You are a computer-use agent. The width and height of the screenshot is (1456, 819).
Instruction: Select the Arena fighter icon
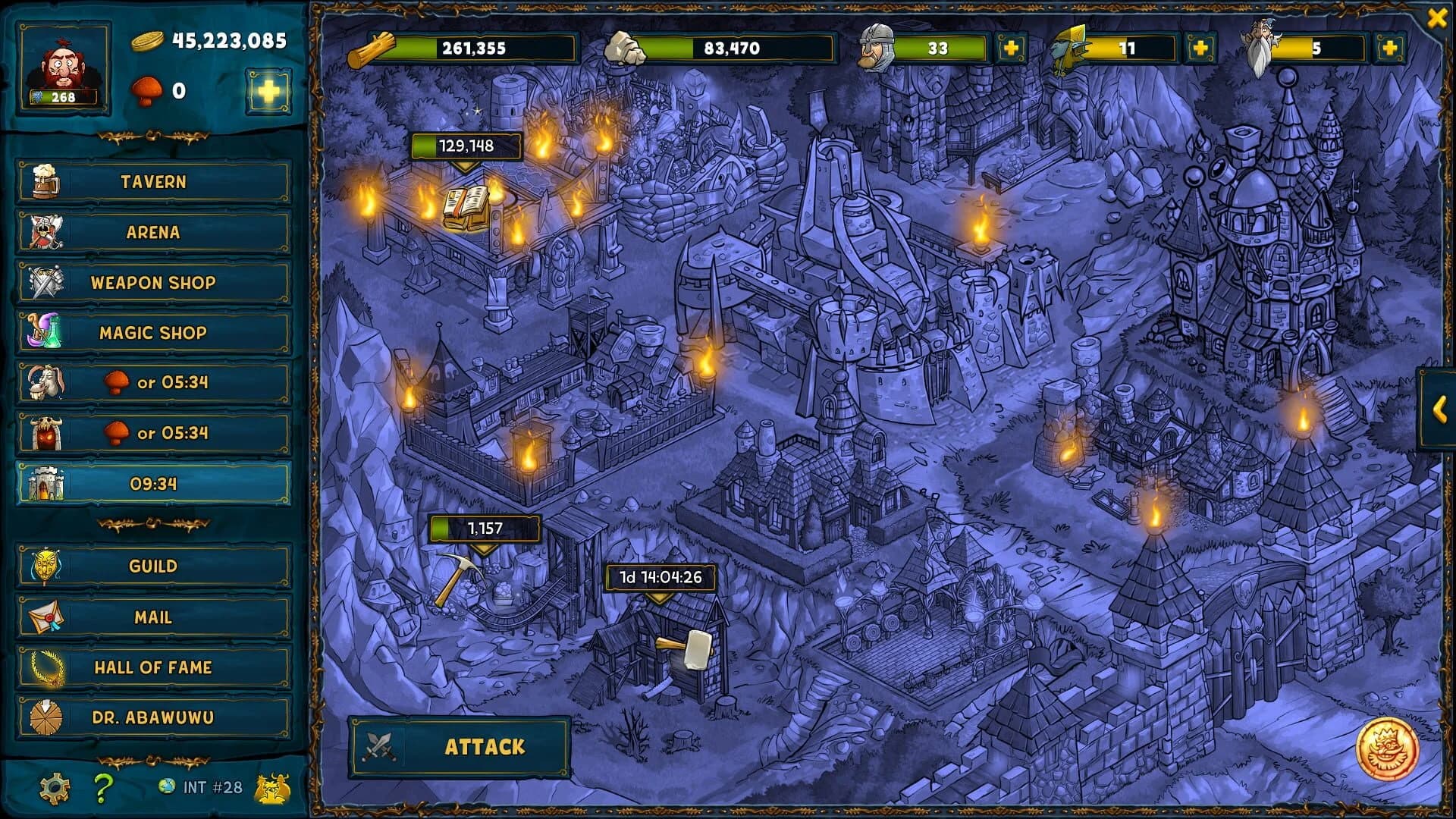click(47, 232)
